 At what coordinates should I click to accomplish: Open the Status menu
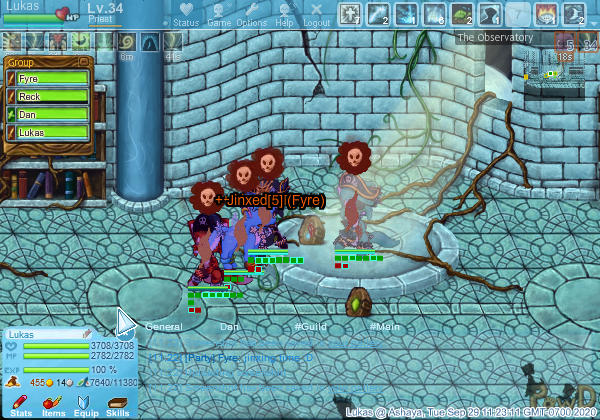tap(185, 15)
